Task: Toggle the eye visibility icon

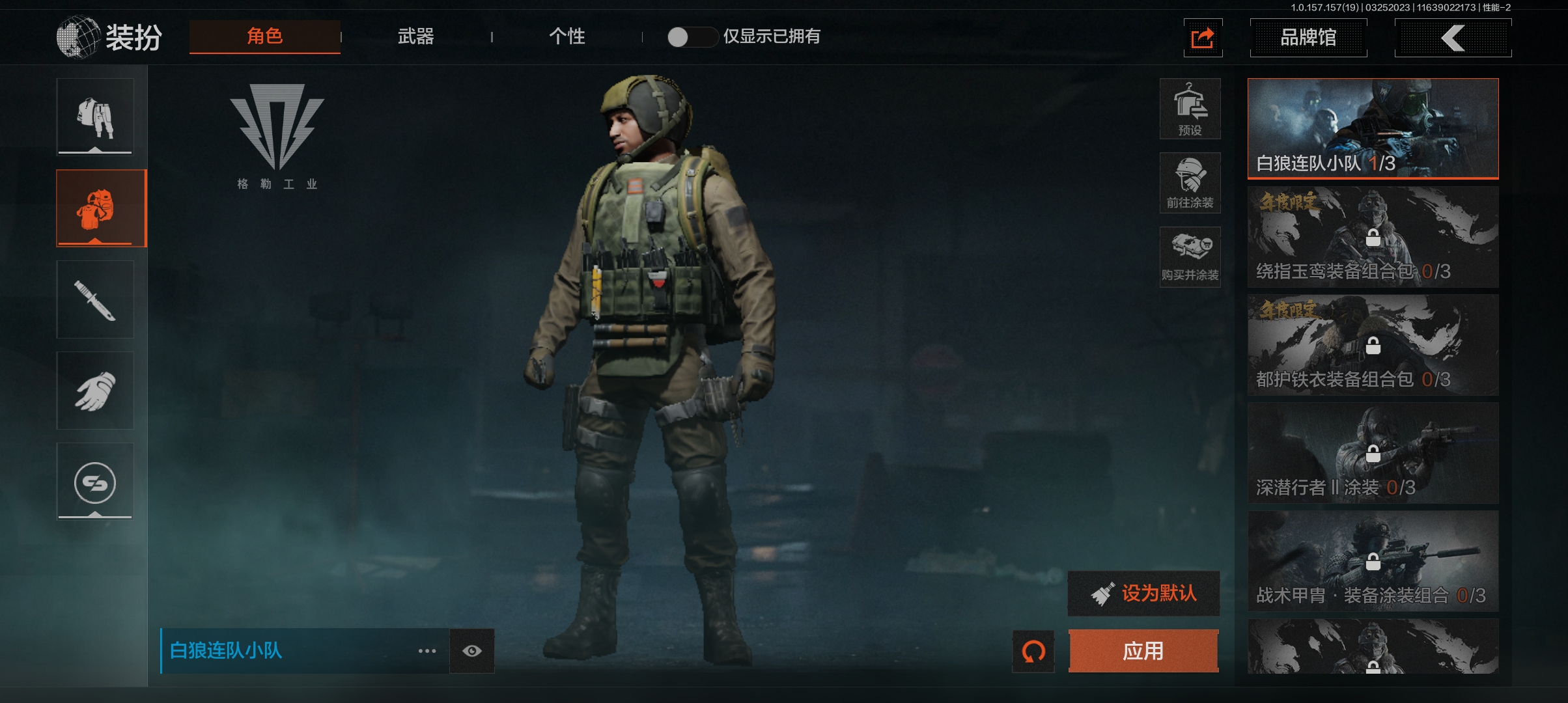Action: (x=472, y=651)
